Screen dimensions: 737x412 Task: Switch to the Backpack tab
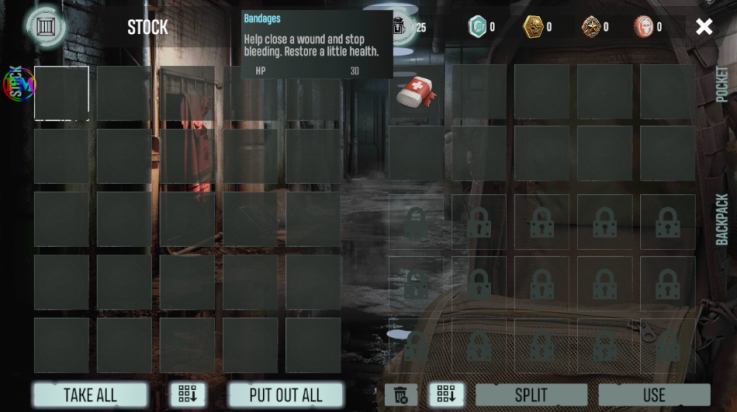(x=722, y=219)
